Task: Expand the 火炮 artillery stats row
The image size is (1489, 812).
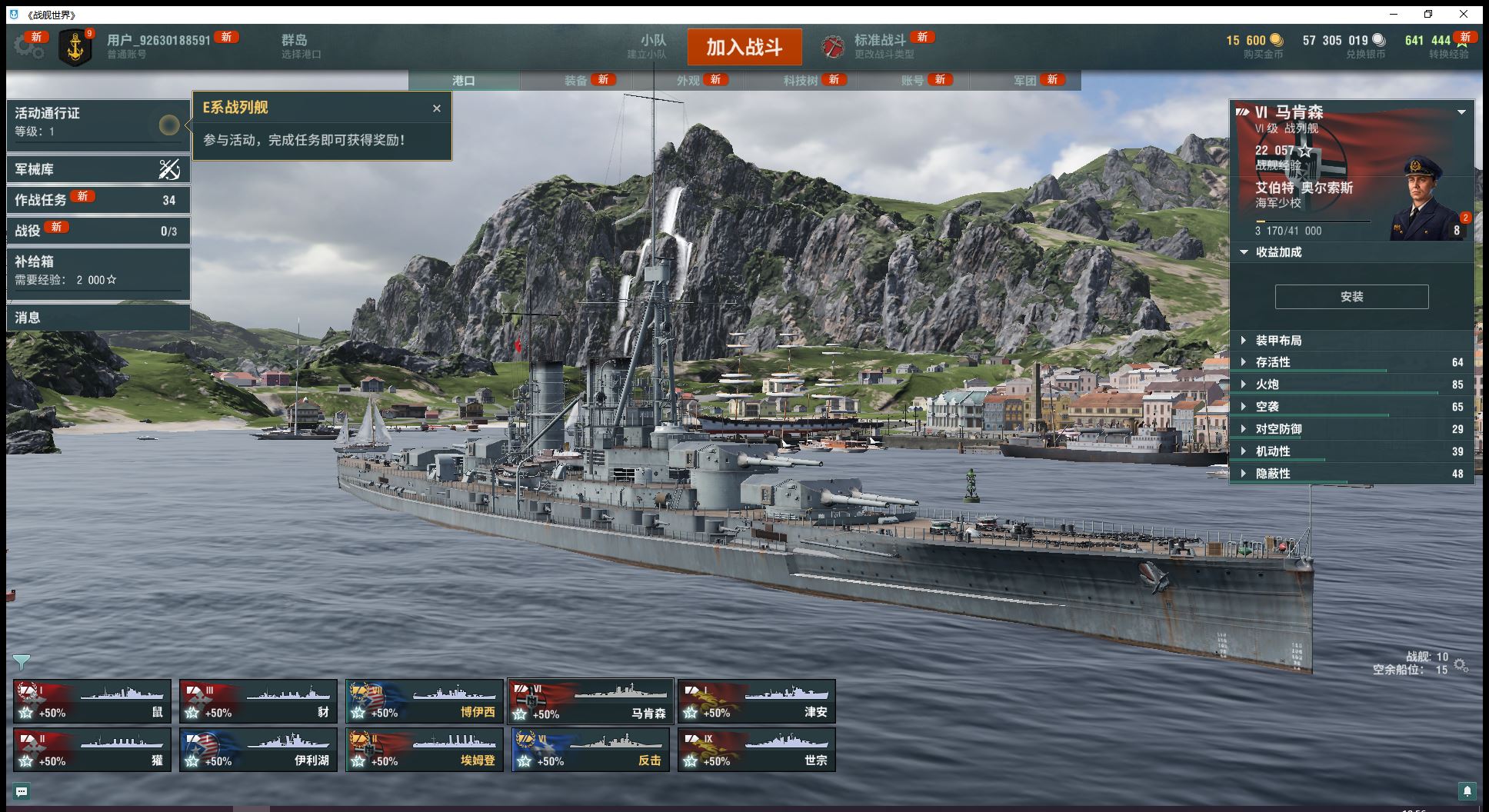Action: (x=1267, y=384)
